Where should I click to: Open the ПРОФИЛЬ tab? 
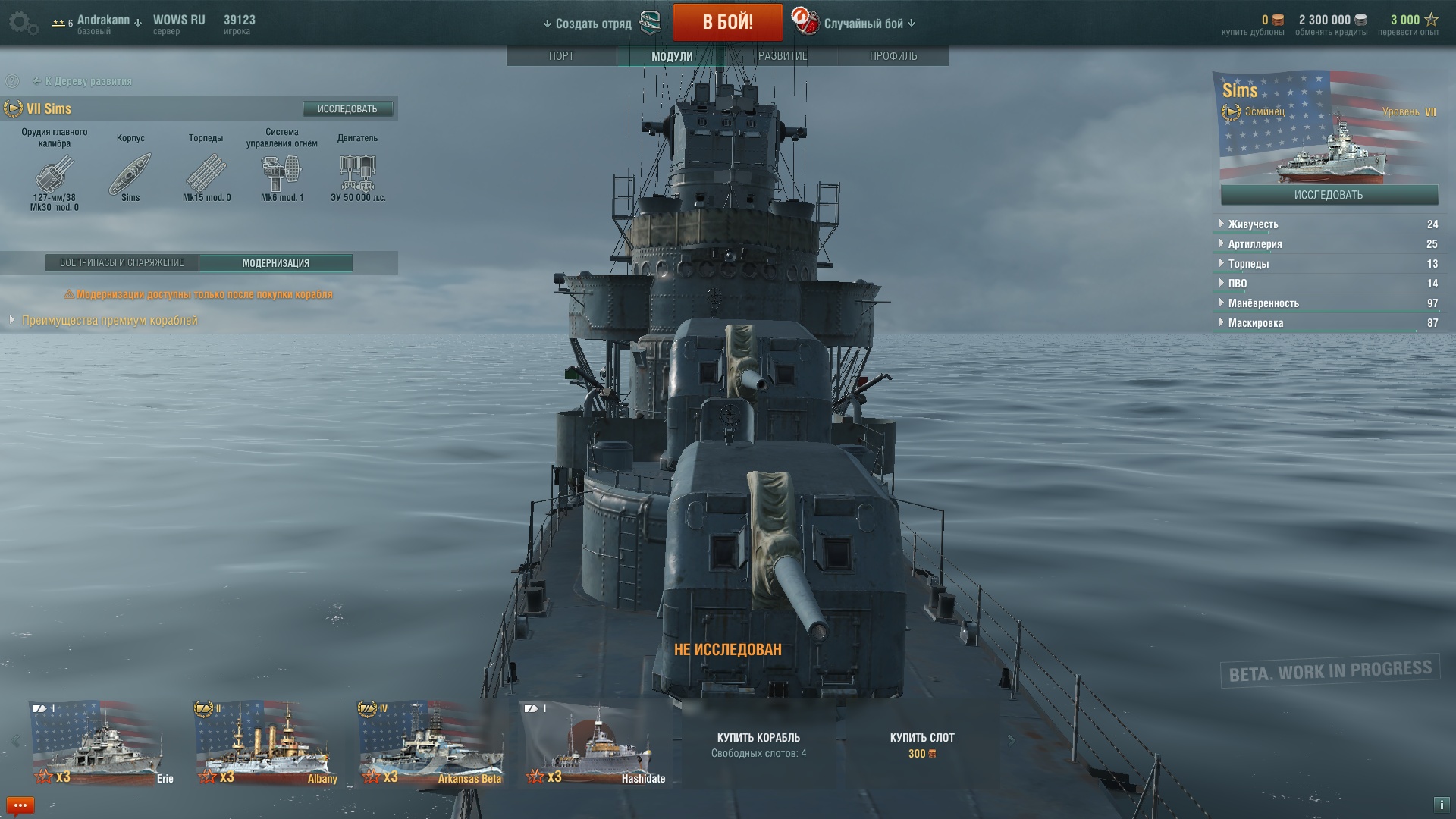tap(893, 56)
